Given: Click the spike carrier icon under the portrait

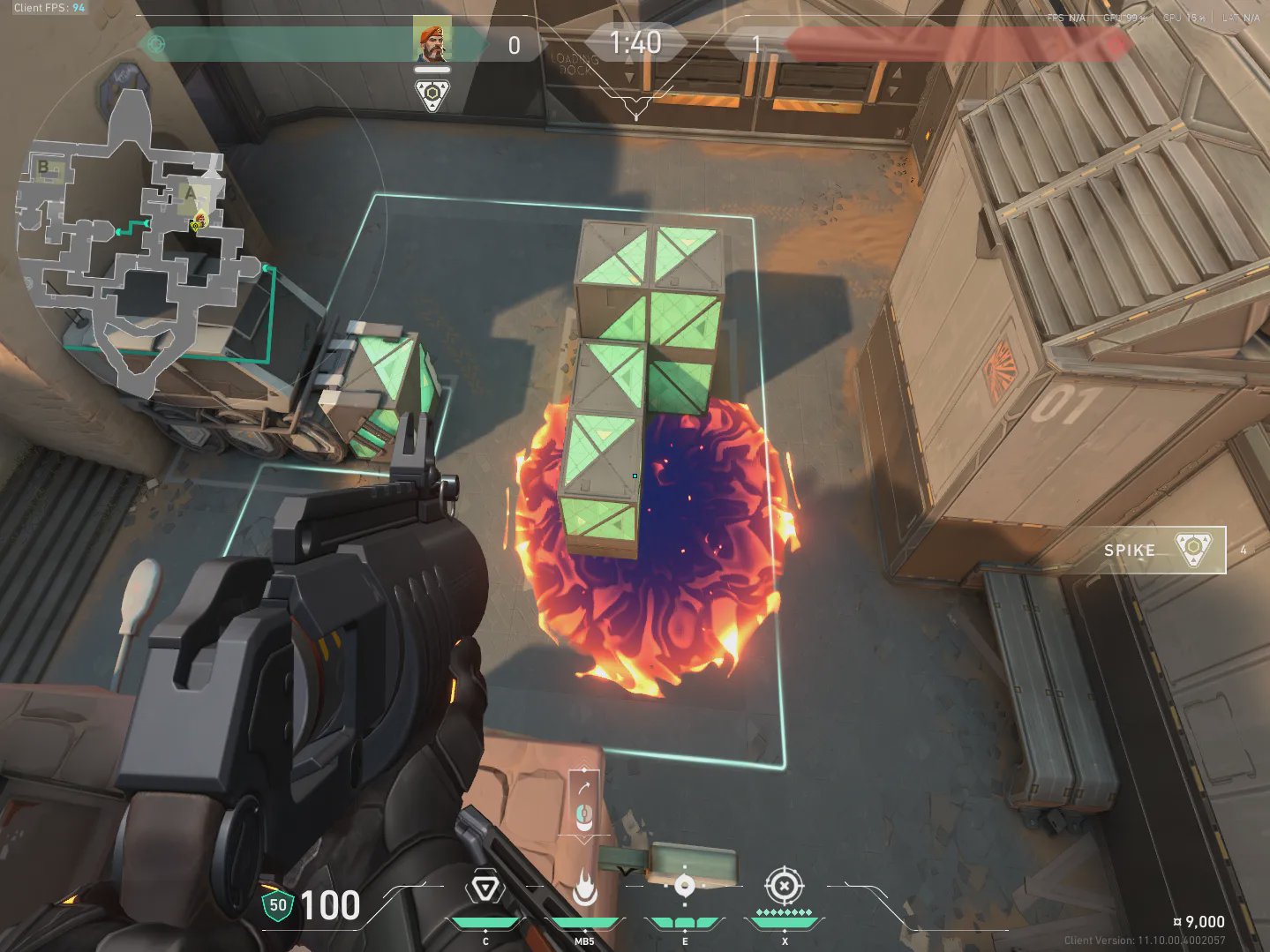Looking at the screenshot, I should coord(432,95).
